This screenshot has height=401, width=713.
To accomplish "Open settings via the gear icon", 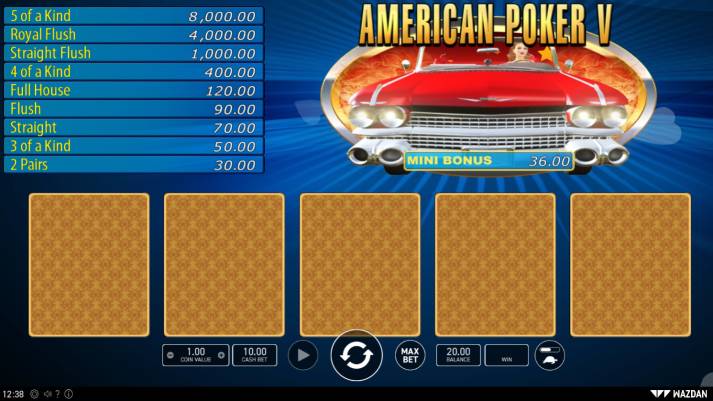I will click(34, 394).
